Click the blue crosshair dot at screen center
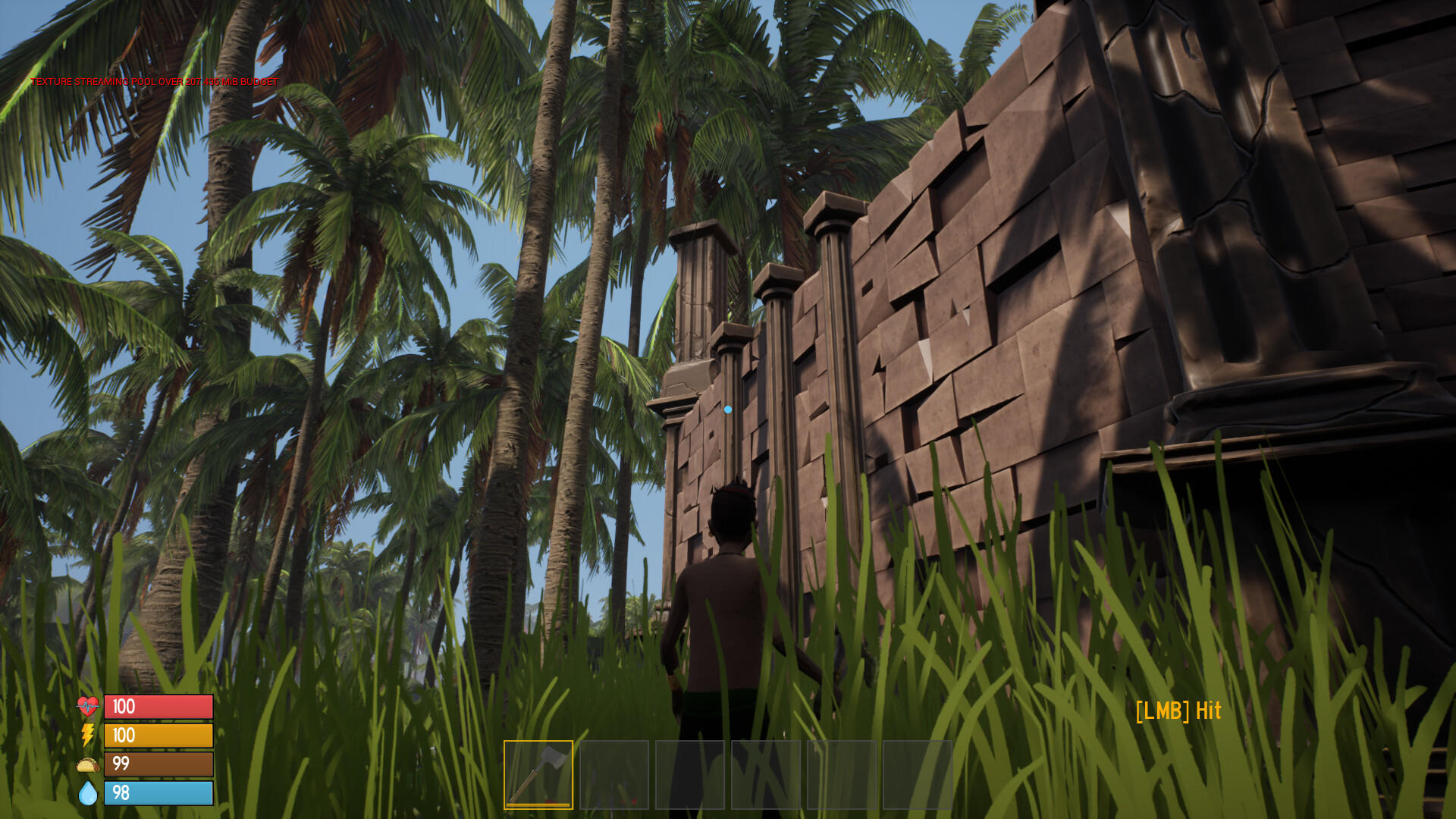 pyautogui.click(x=729, y=408)
